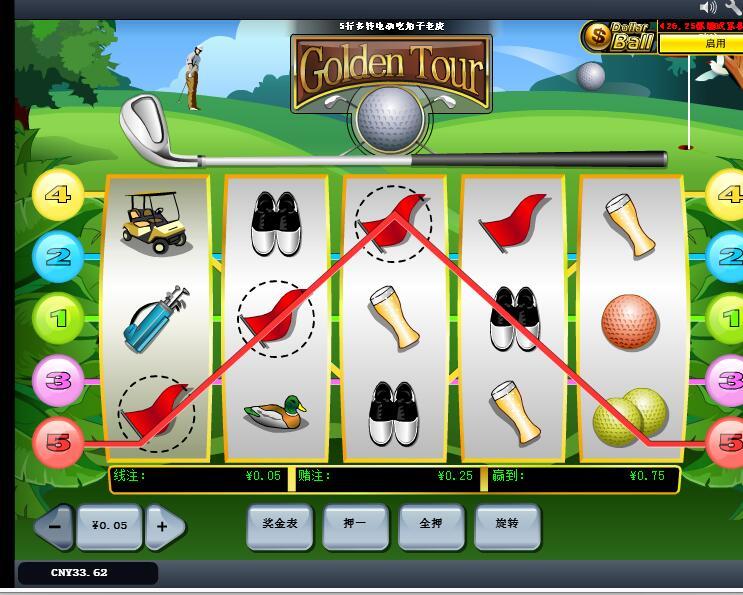This screenshot has height=595, width=743.
Task: Select the green payline 1 ball on left edge
Action: click(58, 319)
